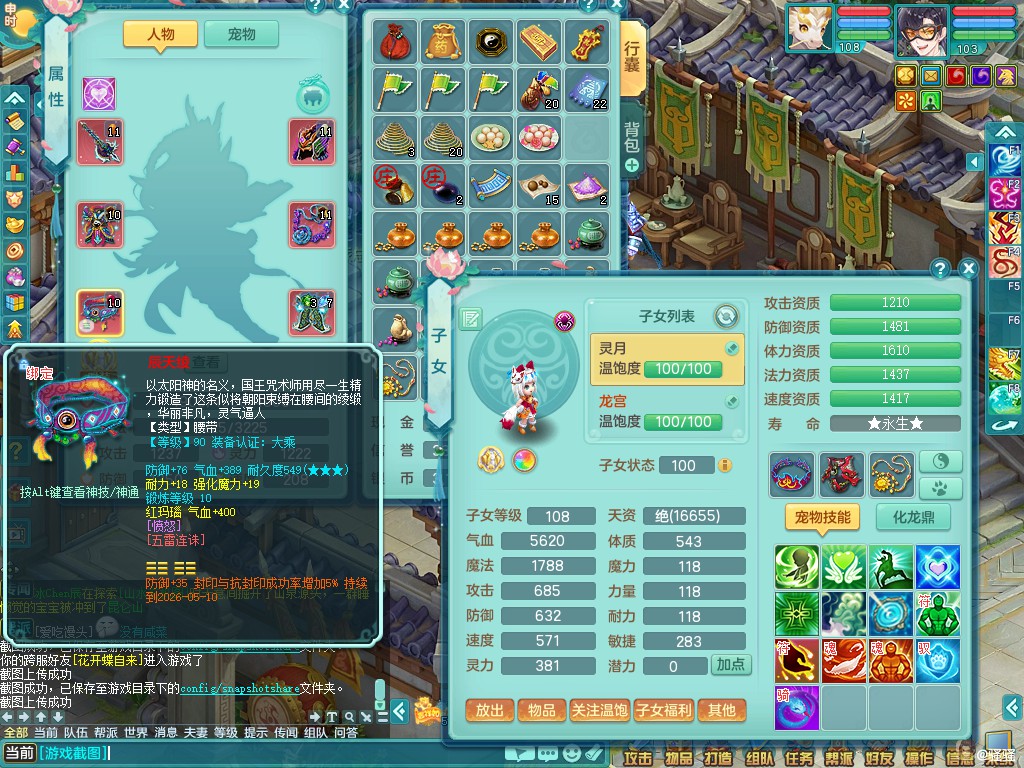Click the 其他 other button
The width and height of the screenshot is (1024, 768).
[x=721, y=710]
